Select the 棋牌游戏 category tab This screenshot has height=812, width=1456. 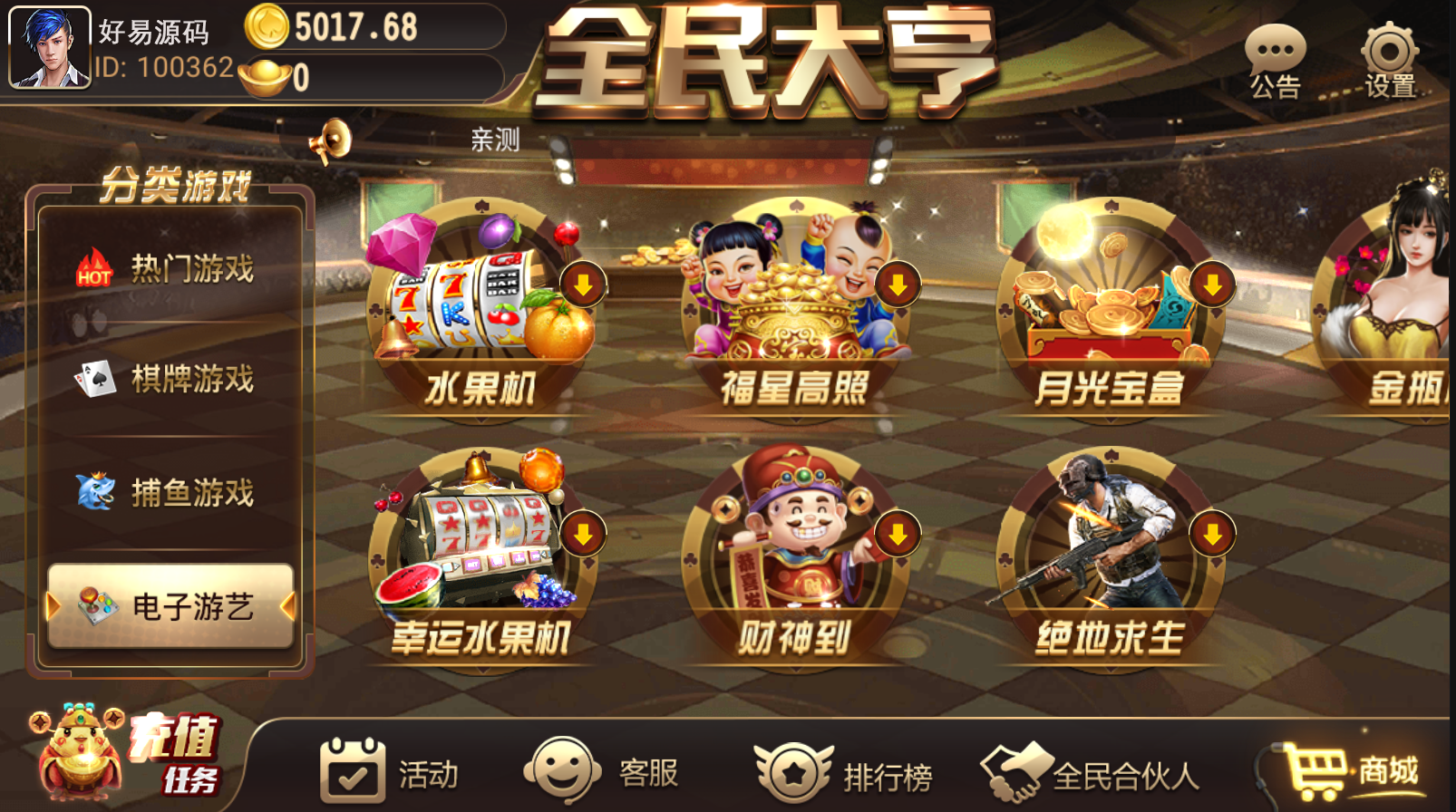coord(168,381)
